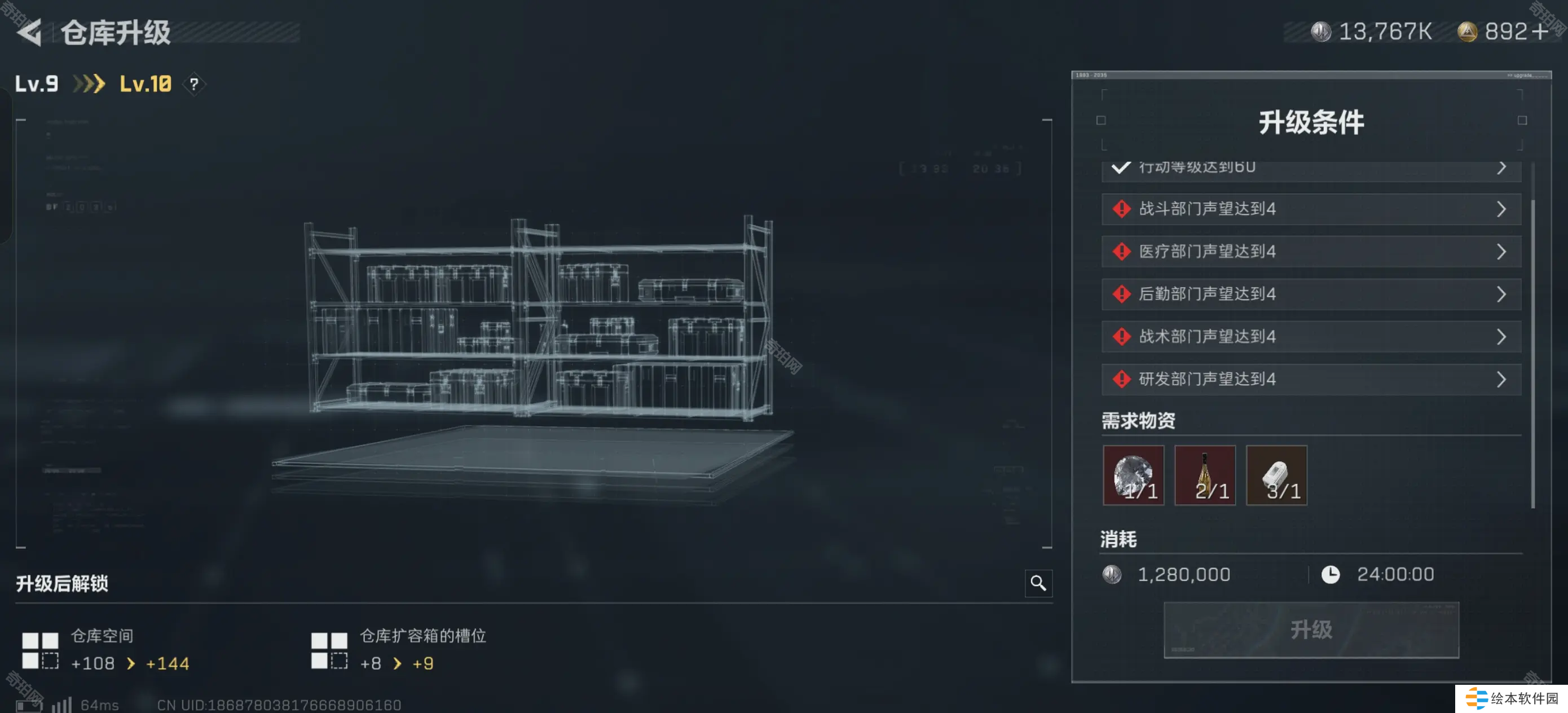View 战术部门声望达到4 requirement

point(1311,337)
